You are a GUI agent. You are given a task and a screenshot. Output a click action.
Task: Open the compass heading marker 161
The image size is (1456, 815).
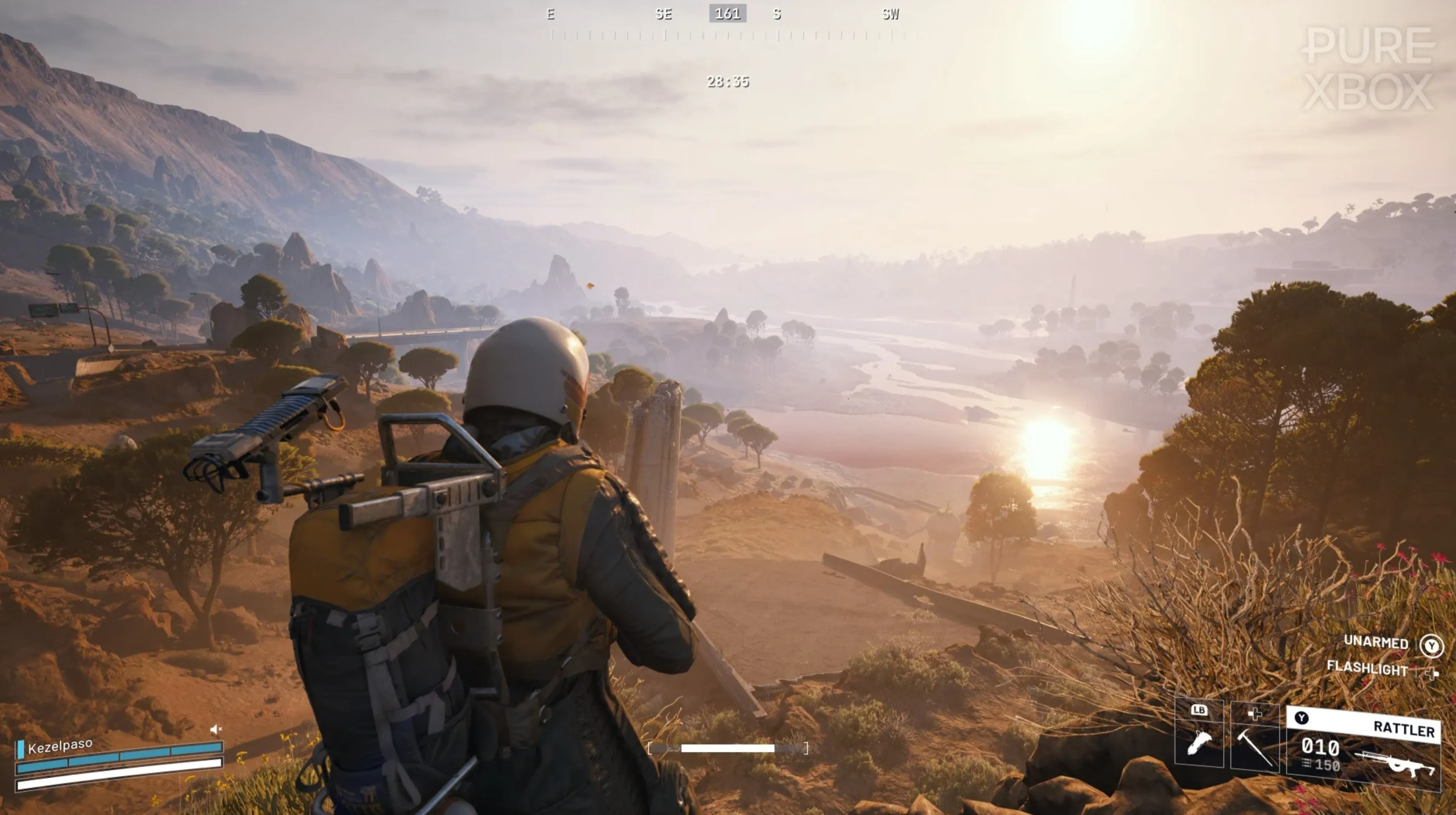click(x=728, y=14)
